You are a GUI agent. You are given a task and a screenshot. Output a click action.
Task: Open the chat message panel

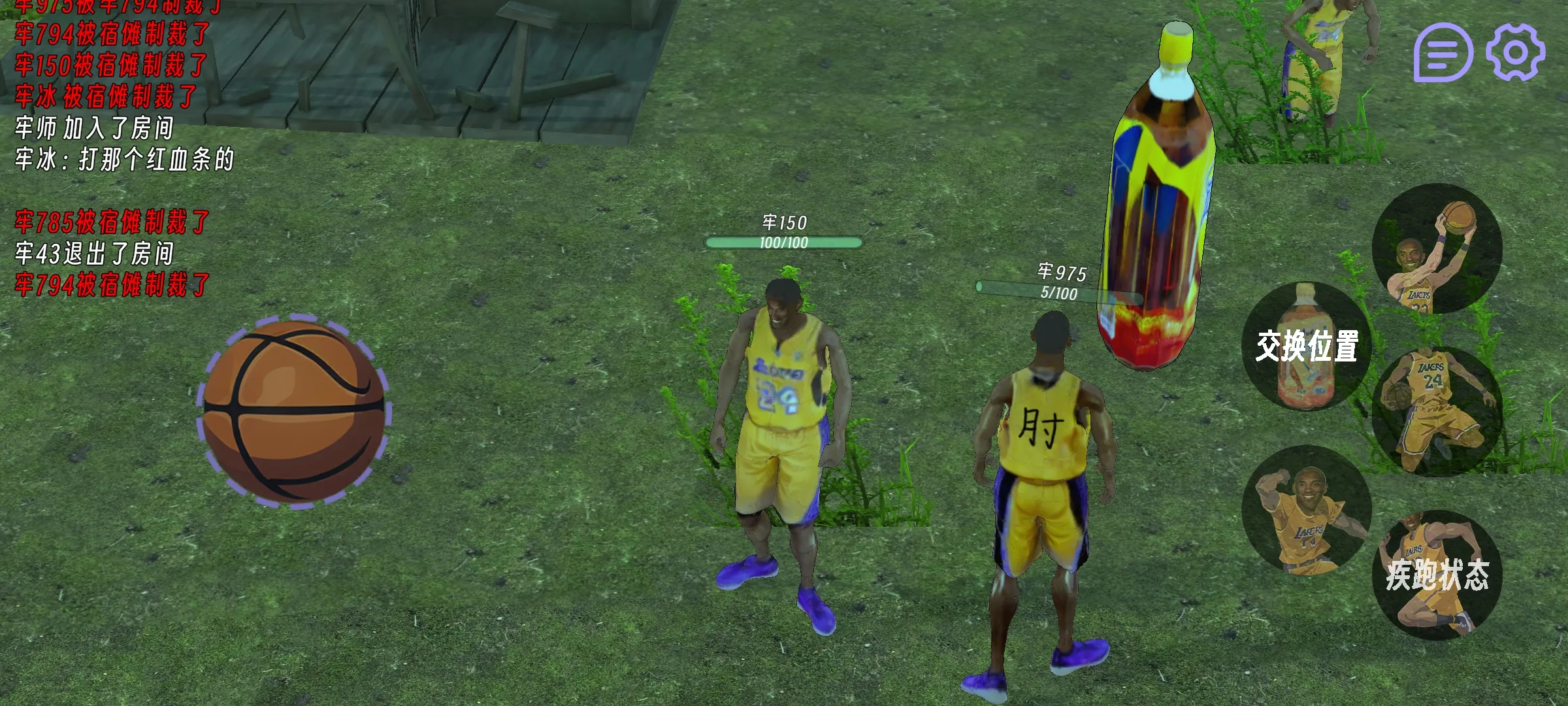[x=1443, y=52]
